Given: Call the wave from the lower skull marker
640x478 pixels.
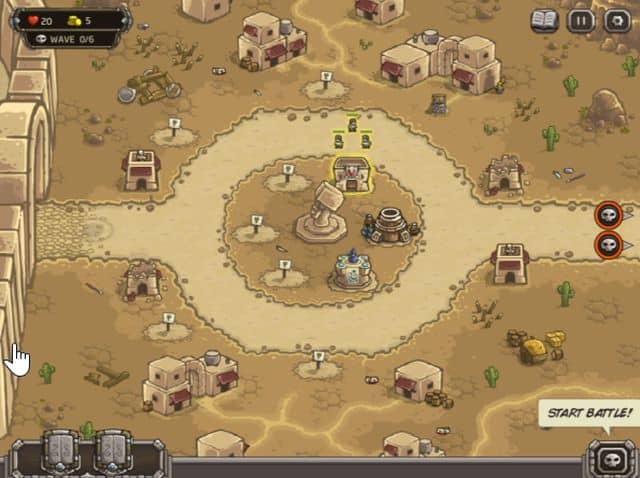Looking at the screenshot, I should 608,245.
